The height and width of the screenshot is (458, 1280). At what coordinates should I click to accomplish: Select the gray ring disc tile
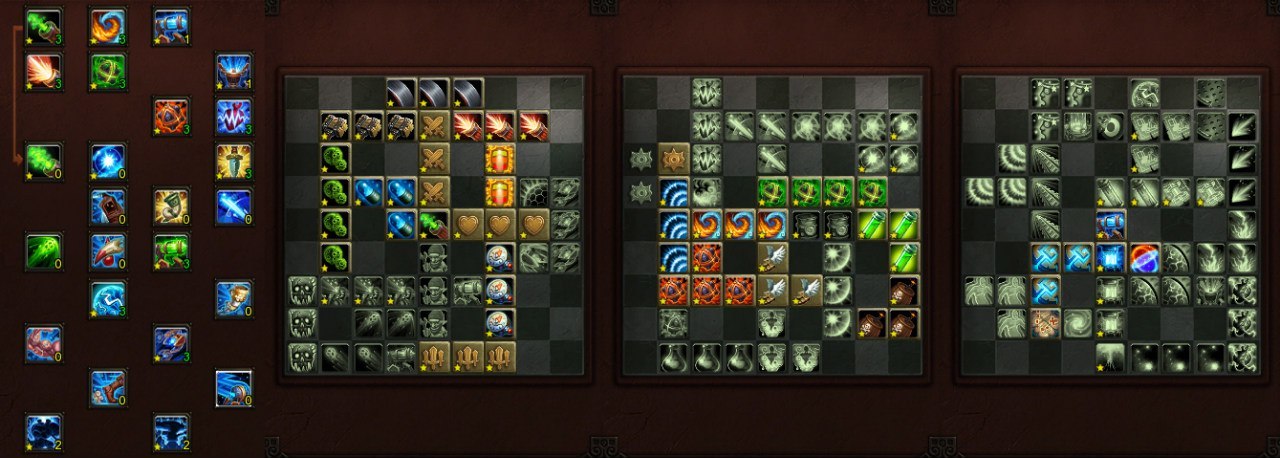(x=1110, y=126)
